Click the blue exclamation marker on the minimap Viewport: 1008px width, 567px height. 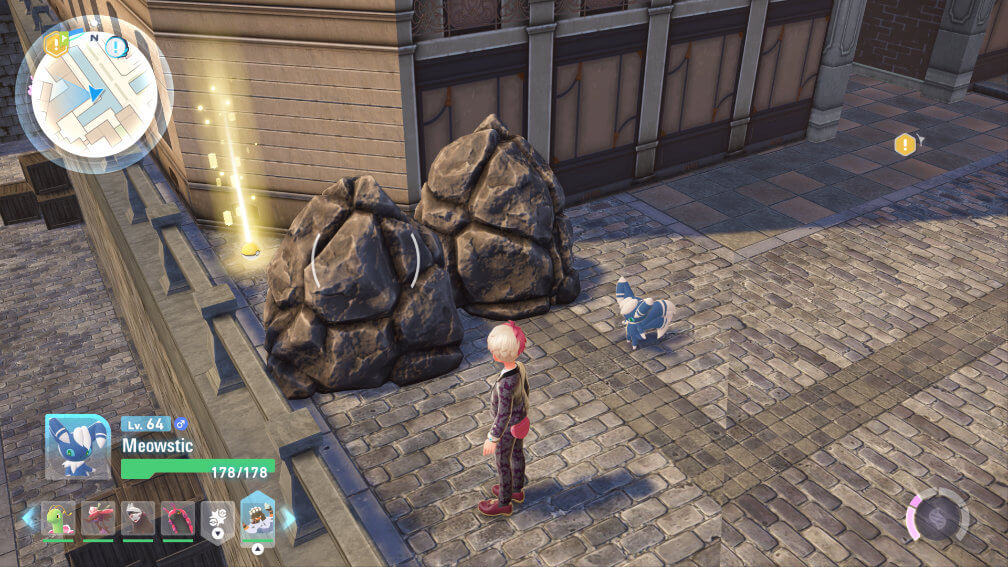point(117,46)
